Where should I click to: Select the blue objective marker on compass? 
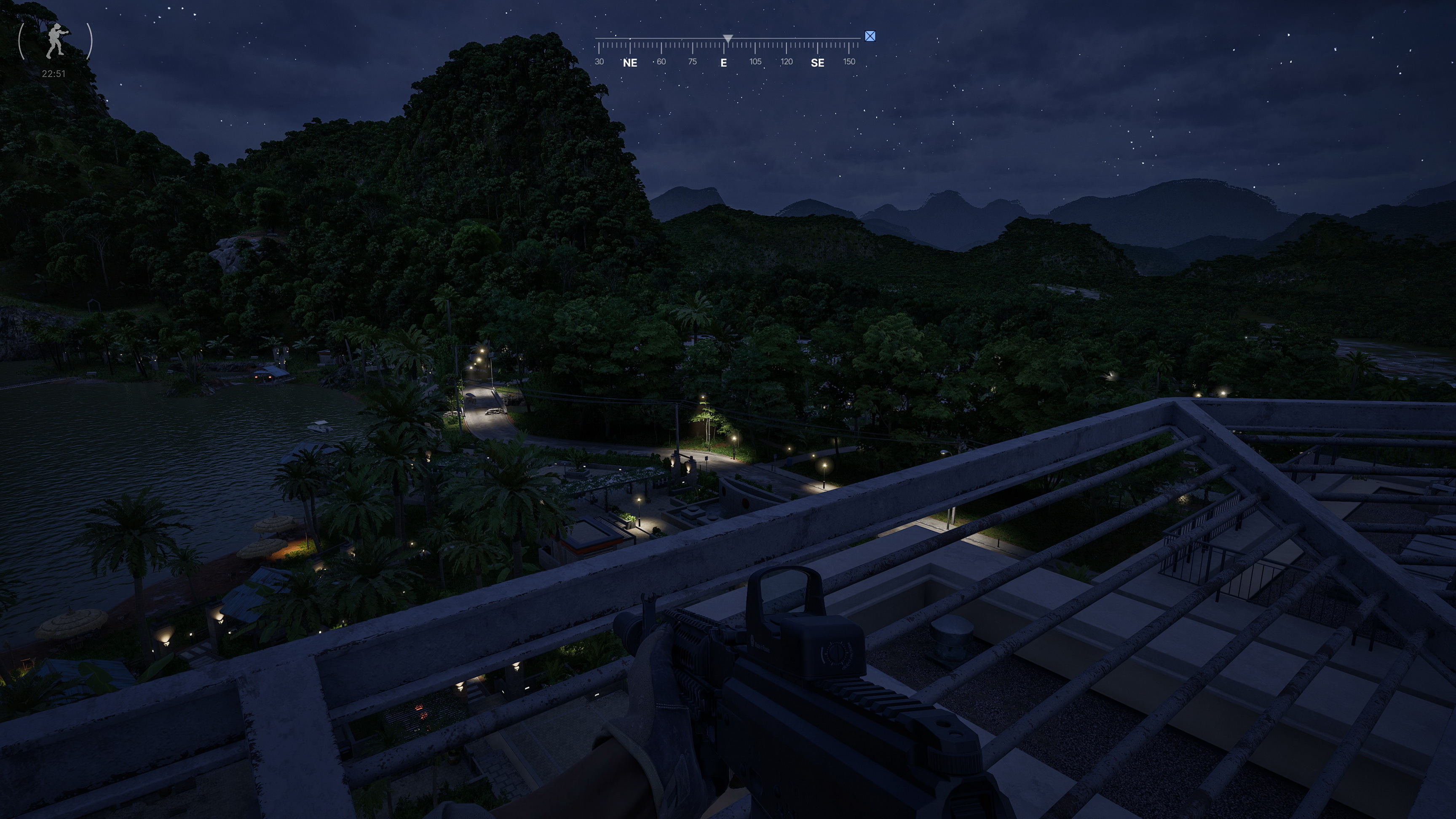(870, 37)
